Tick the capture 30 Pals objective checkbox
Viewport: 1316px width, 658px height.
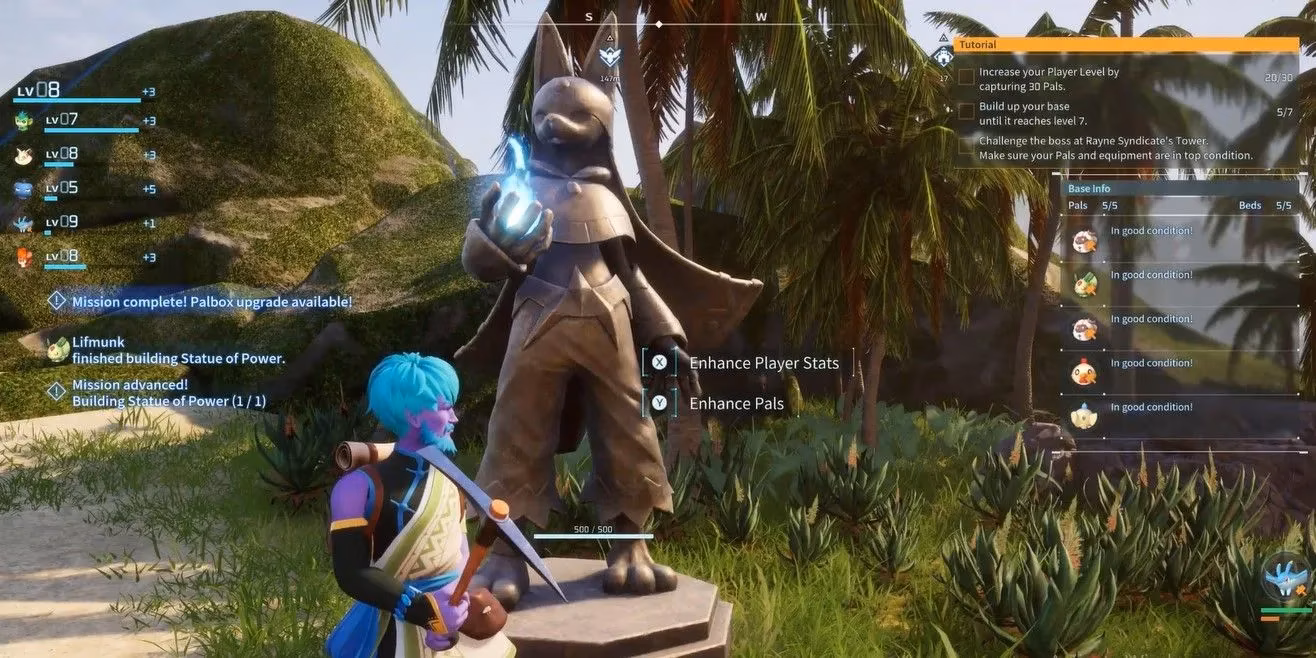966,77
